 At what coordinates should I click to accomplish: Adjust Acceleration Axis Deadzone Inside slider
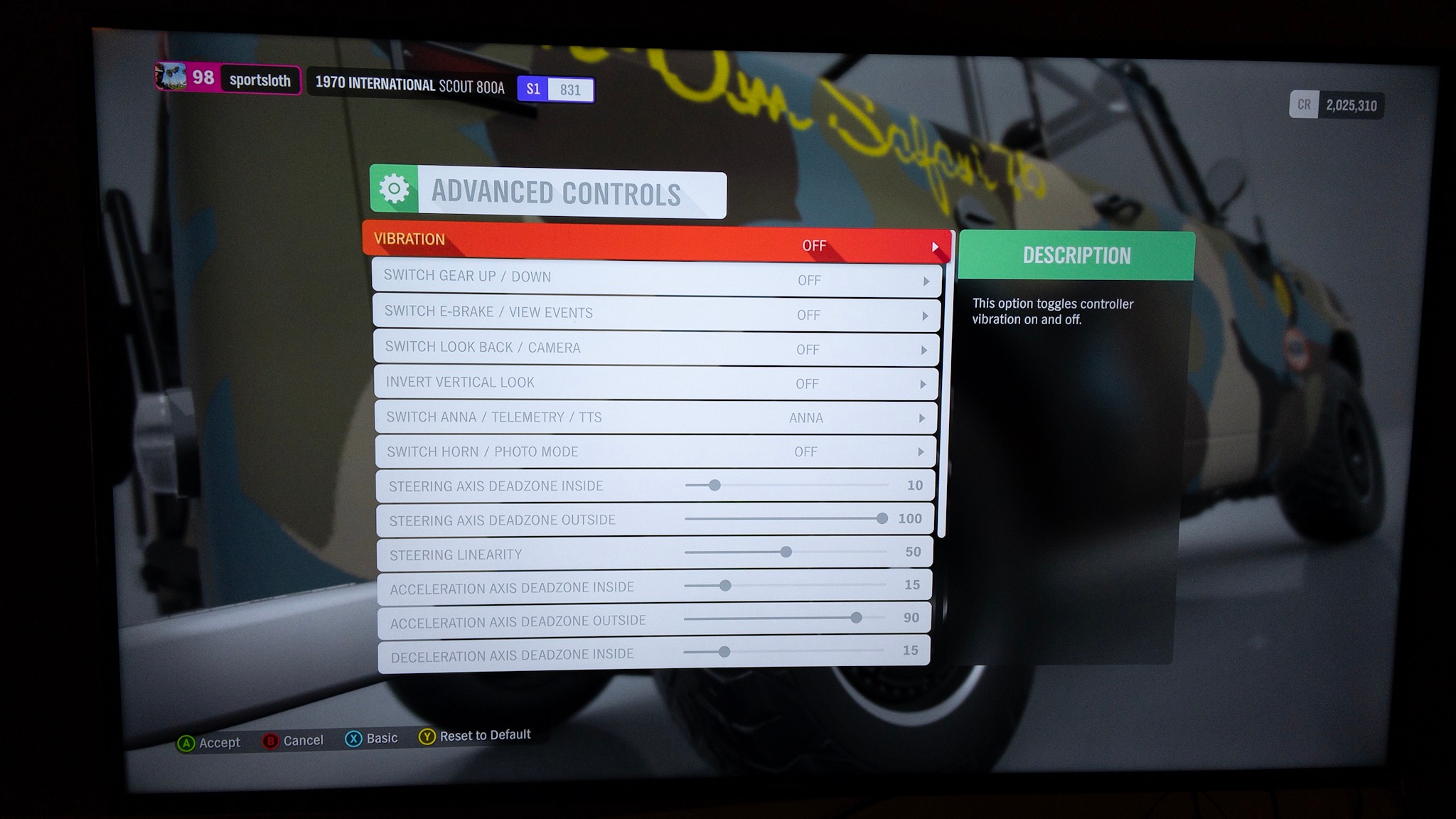point(725,585)
